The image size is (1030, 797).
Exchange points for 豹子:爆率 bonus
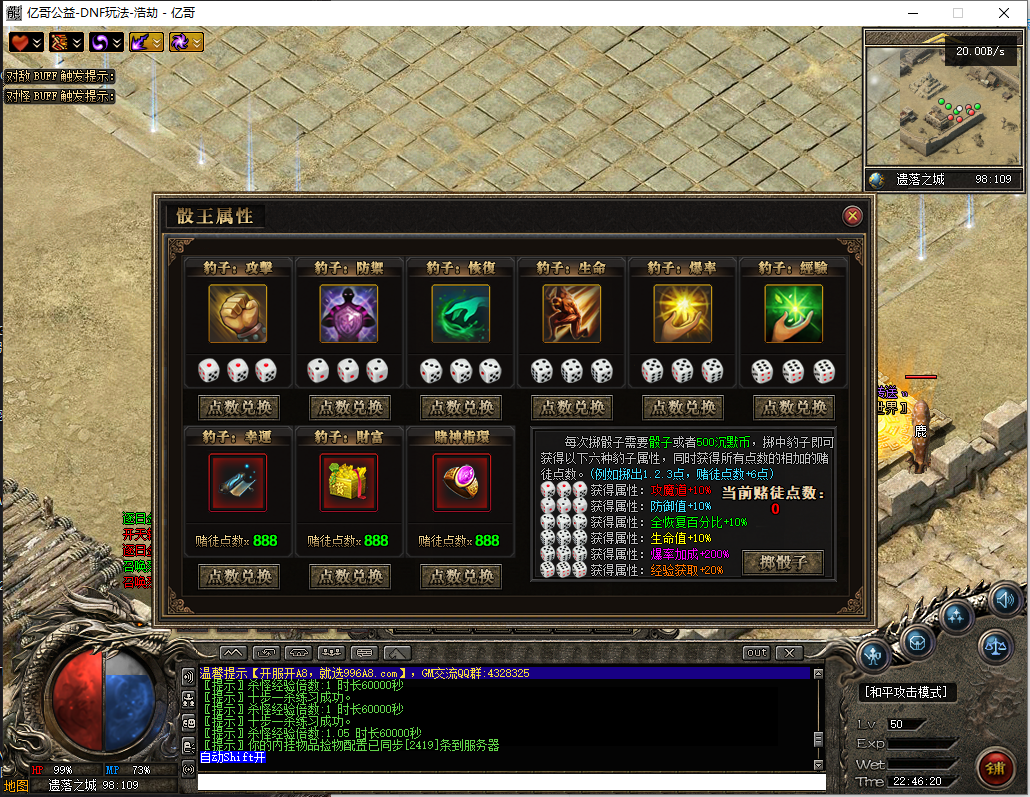(682, 408)
